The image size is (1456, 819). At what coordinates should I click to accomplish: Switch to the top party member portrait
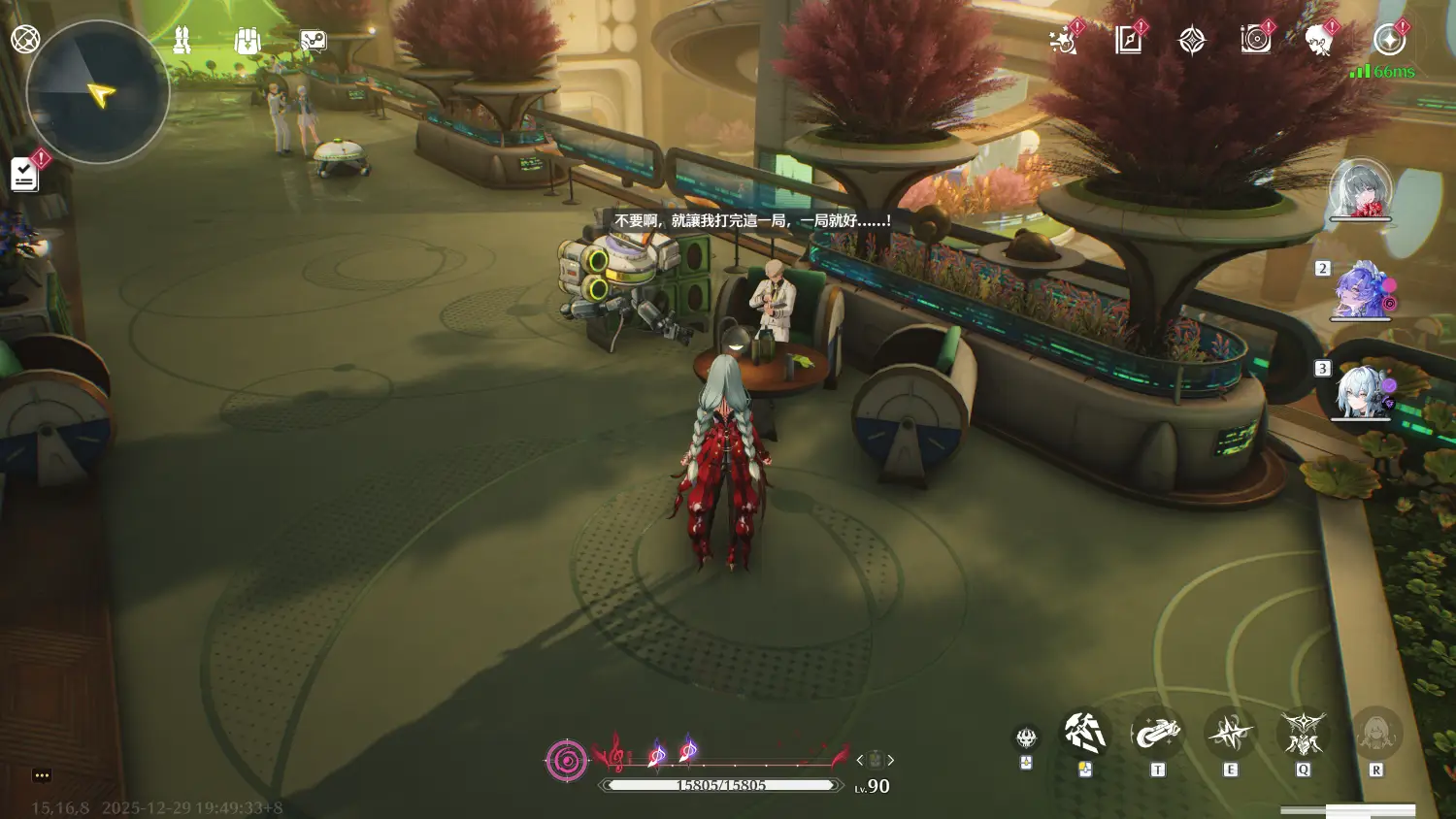tap(1360, 189)
